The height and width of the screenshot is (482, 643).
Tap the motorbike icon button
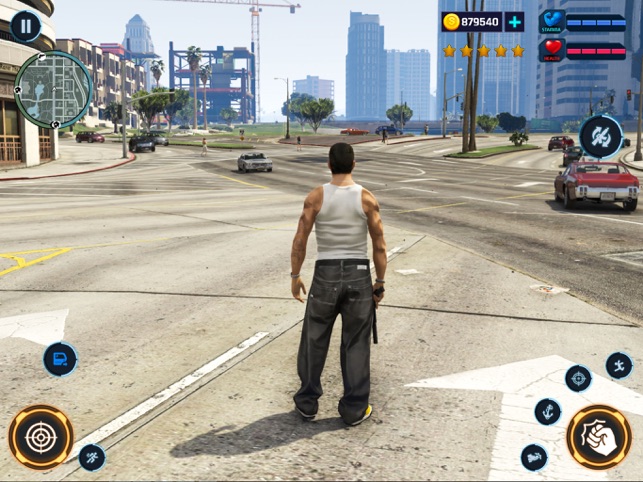click(x=534, y=457)
